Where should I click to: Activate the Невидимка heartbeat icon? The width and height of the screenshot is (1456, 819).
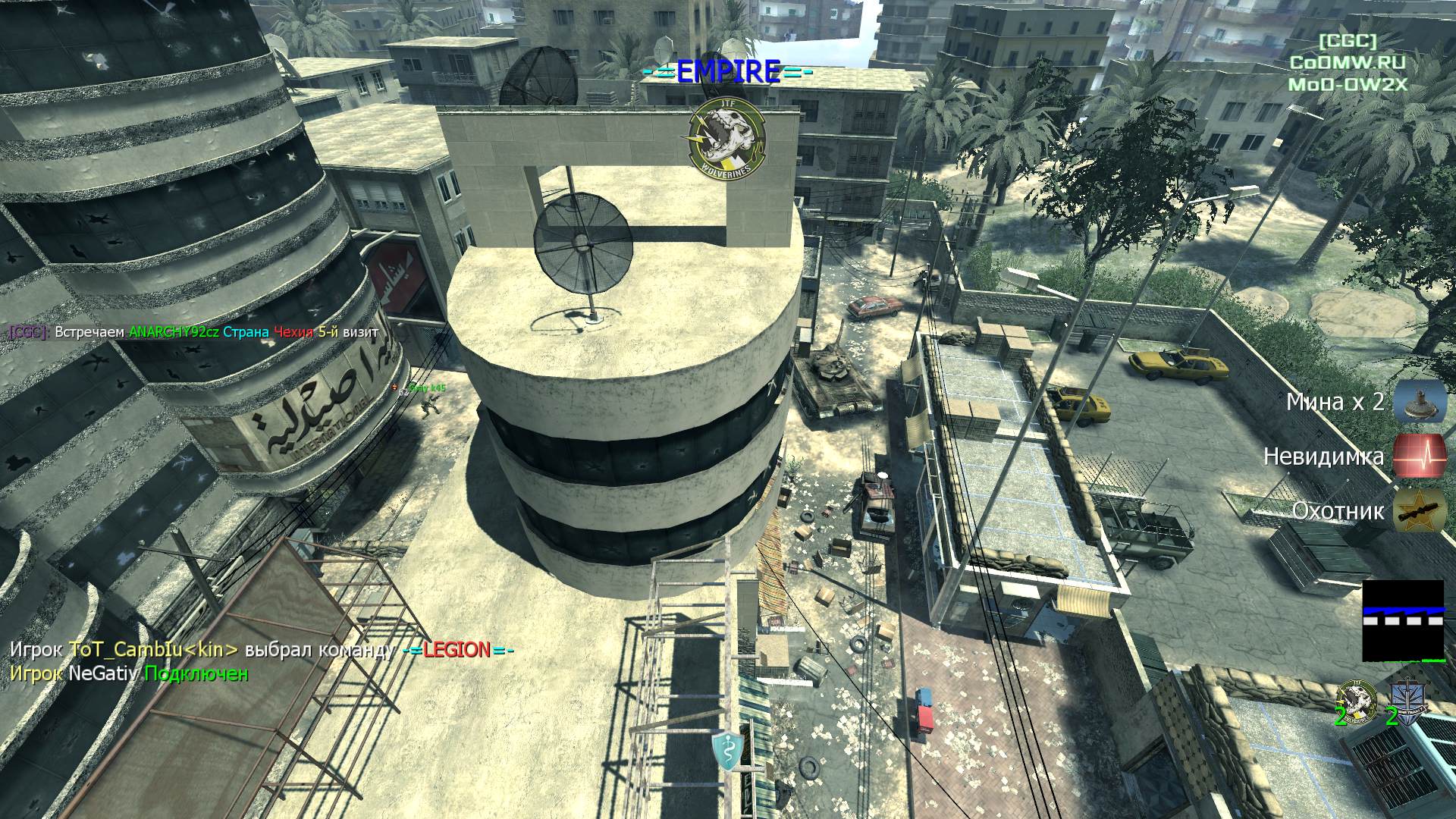[x=1420, y=456]
